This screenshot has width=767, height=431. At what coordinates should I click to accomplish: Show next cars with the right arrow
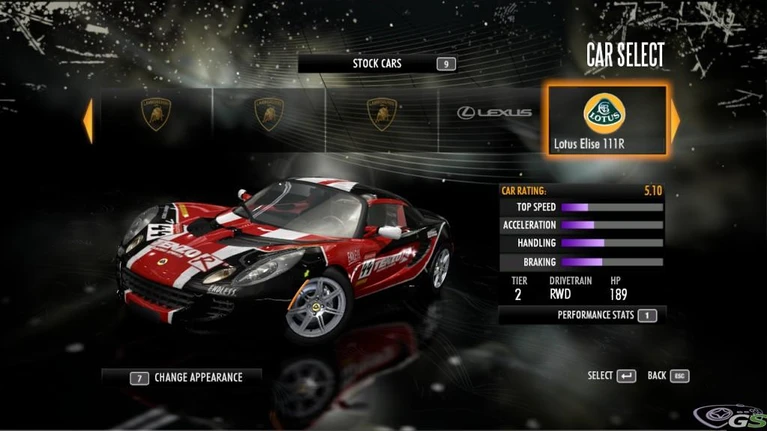(675, 119)
